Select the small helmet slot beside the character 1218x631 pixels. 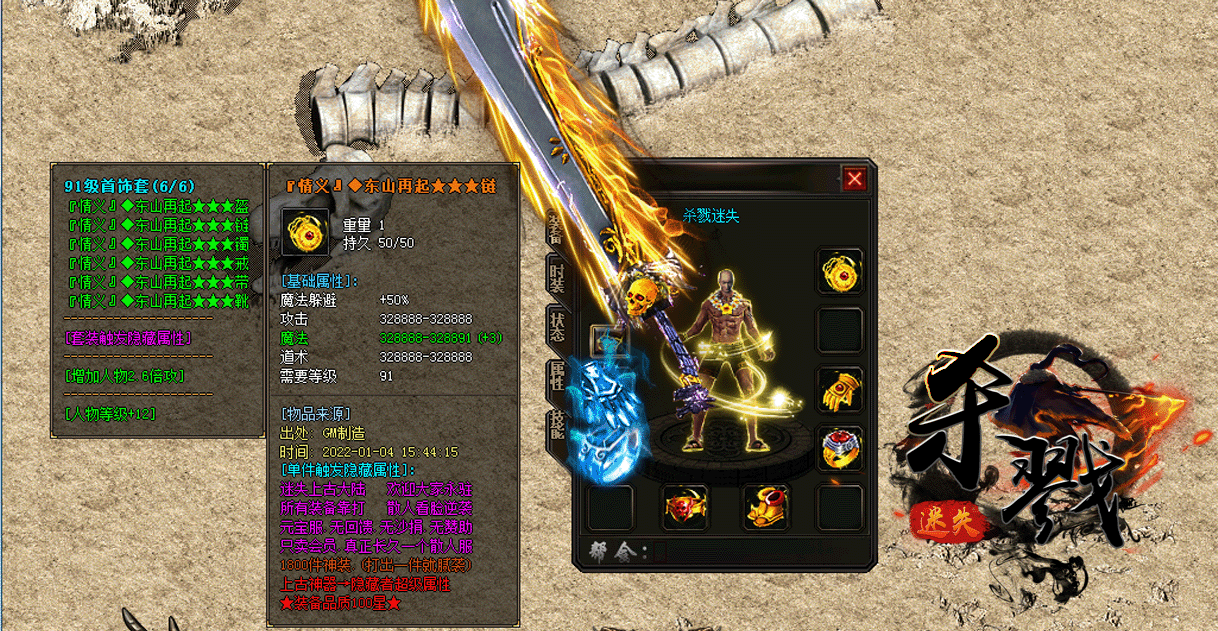click(x=608, y=341)
